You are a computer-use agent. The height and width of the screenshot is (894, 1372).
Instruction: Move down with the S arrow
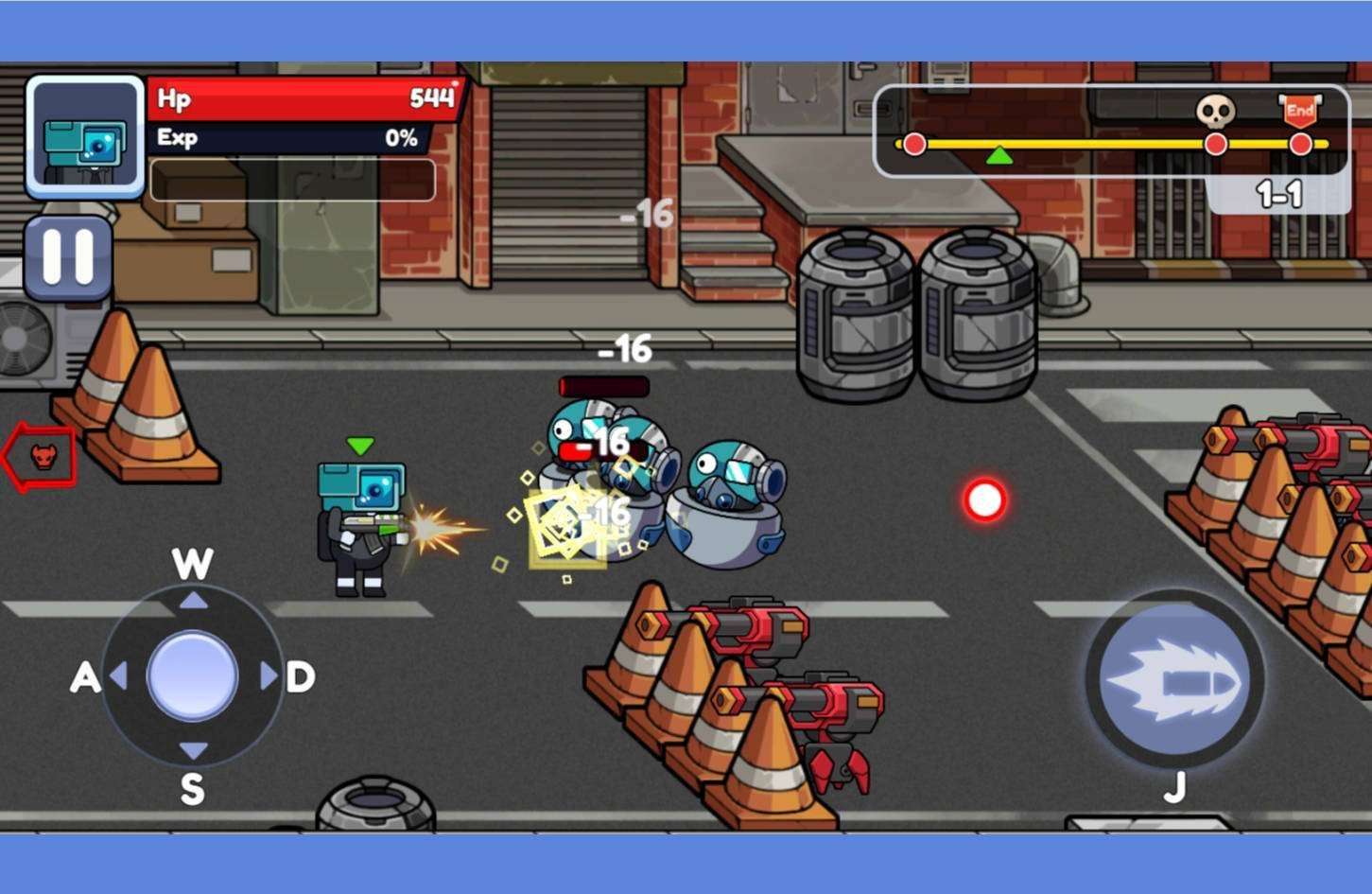click(193, 752)
